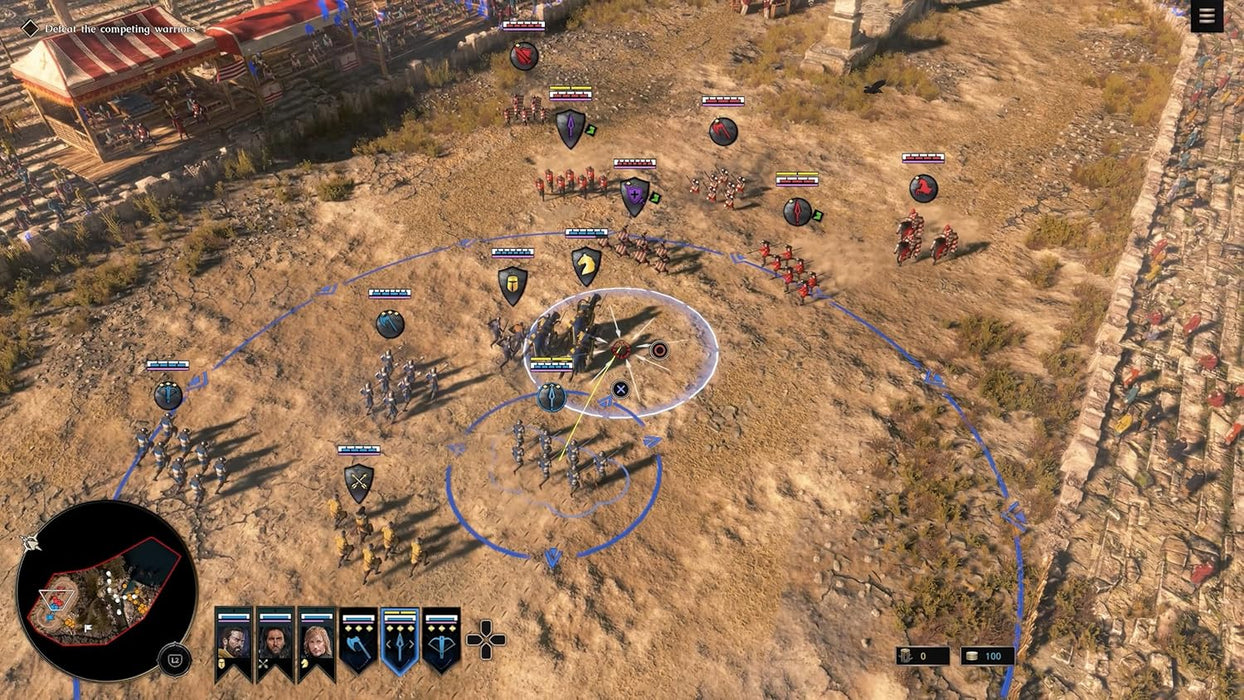The width and height of the screenshot is (1244, 700).
Task: Target the enemy red horse cavalry marker
Action: point(923,188)
